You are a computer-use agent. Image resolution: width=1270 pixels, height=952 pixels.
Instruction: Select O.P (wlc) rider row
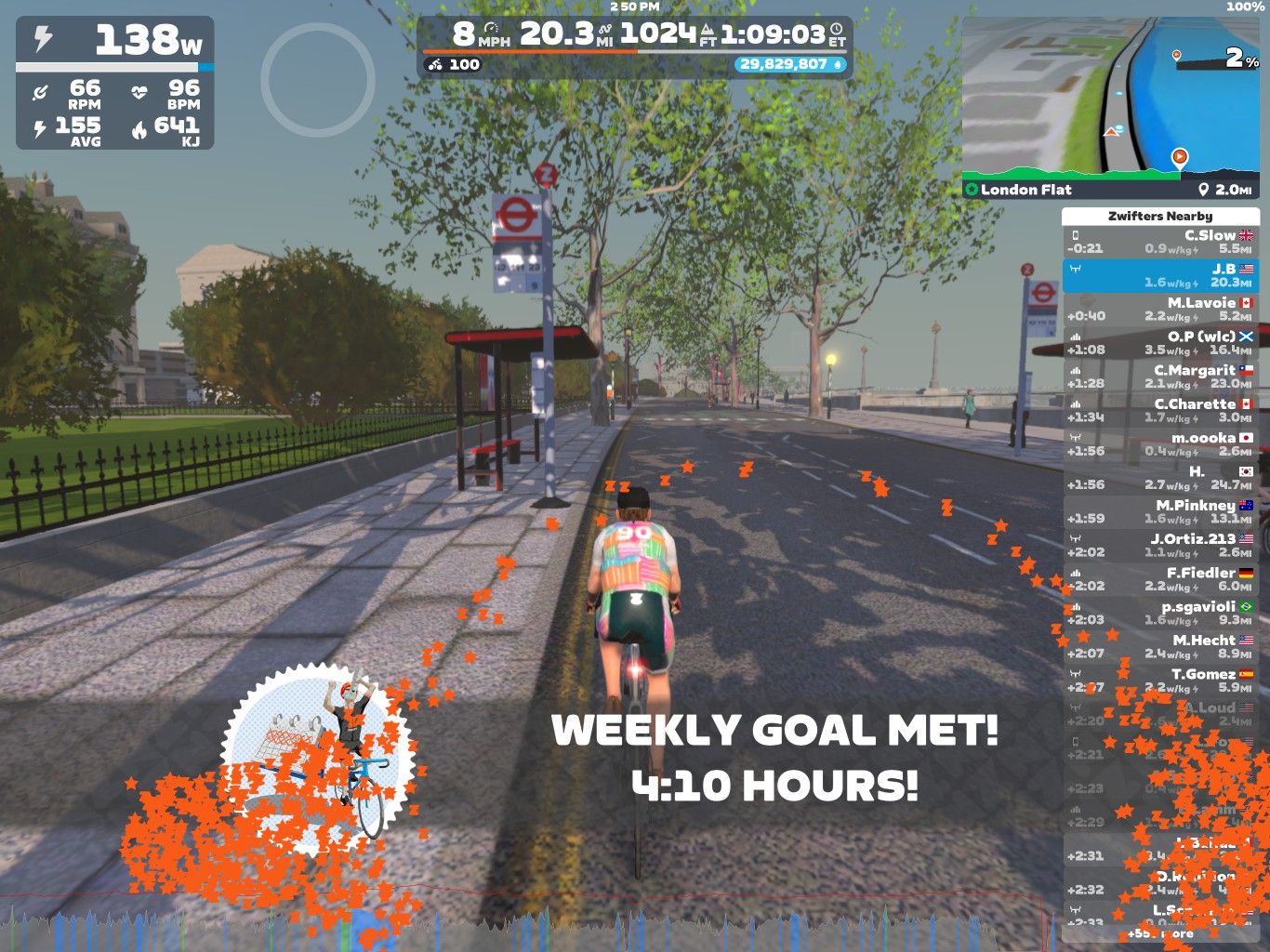(1160, 343)
